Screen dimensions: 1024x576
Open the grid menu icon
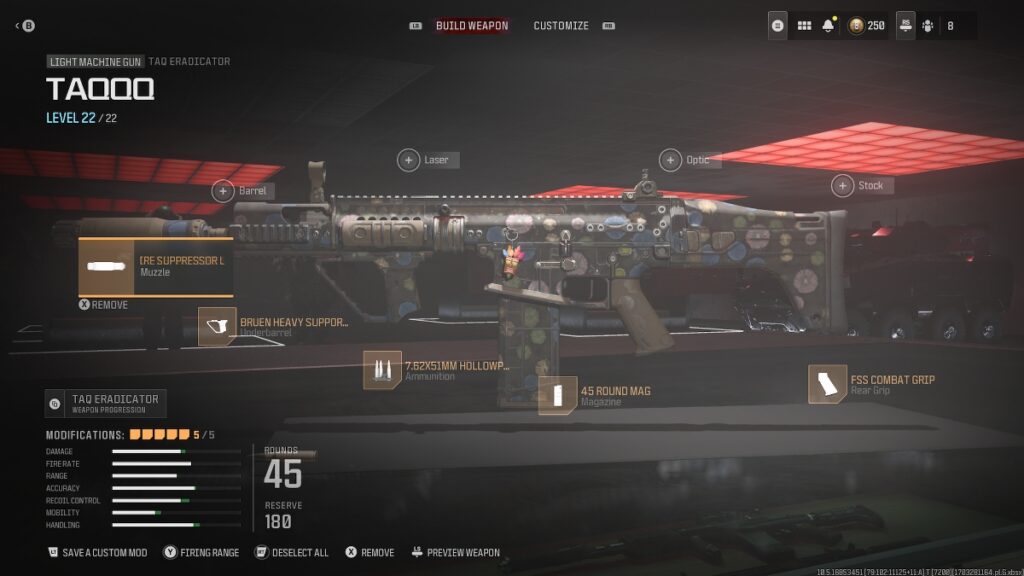point(804,26)
